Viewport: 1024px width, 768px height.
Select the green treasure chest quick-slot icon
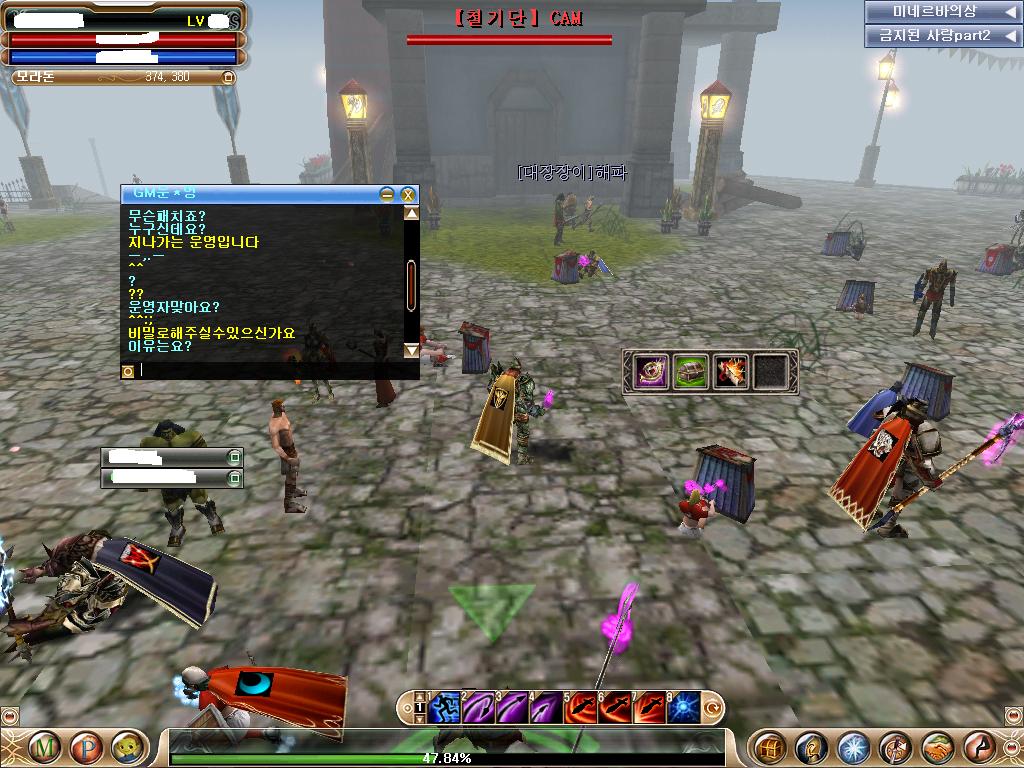pyautogui.click(x=690, y=371)
